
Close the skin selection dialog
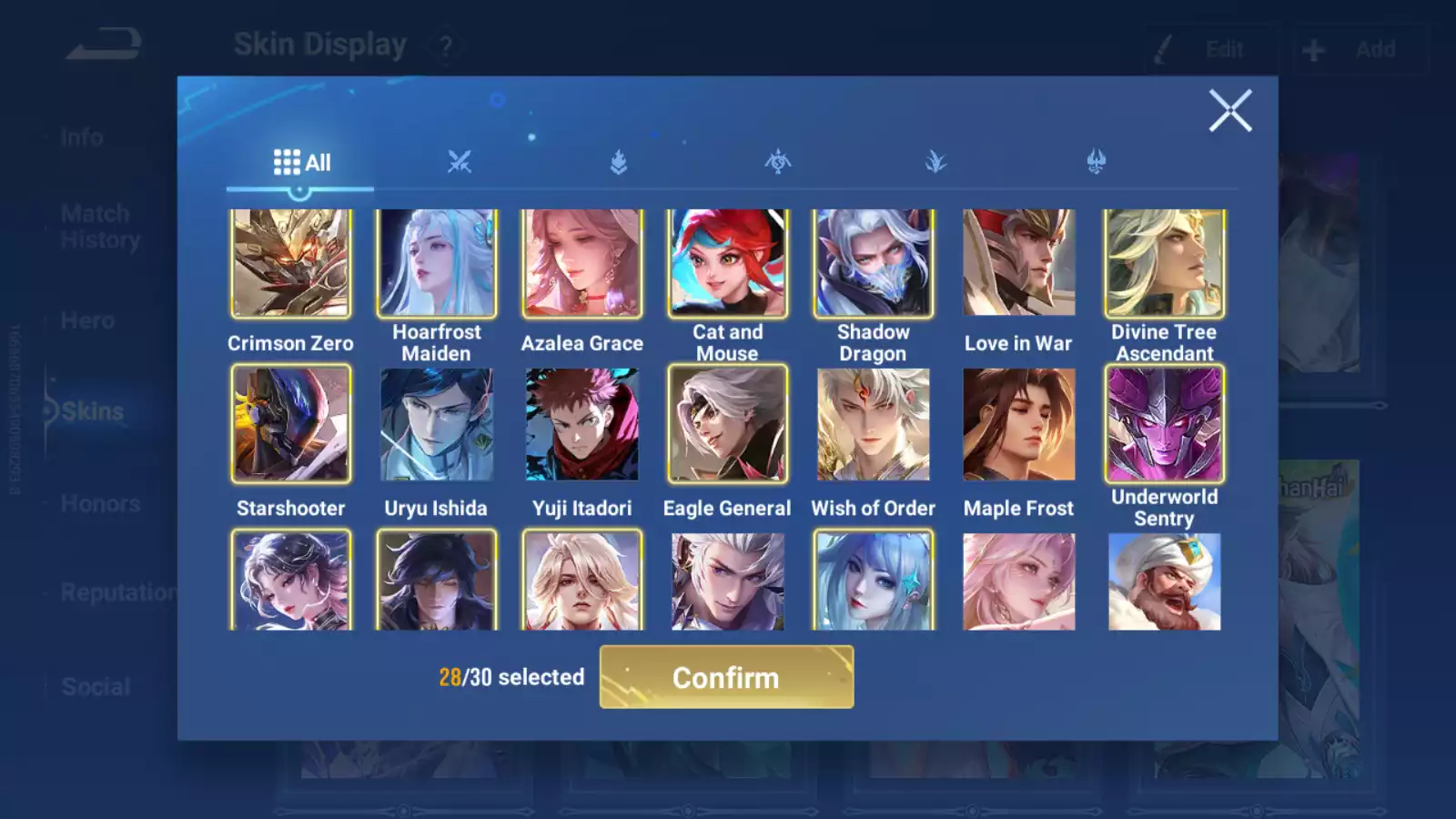point(1230,111)
